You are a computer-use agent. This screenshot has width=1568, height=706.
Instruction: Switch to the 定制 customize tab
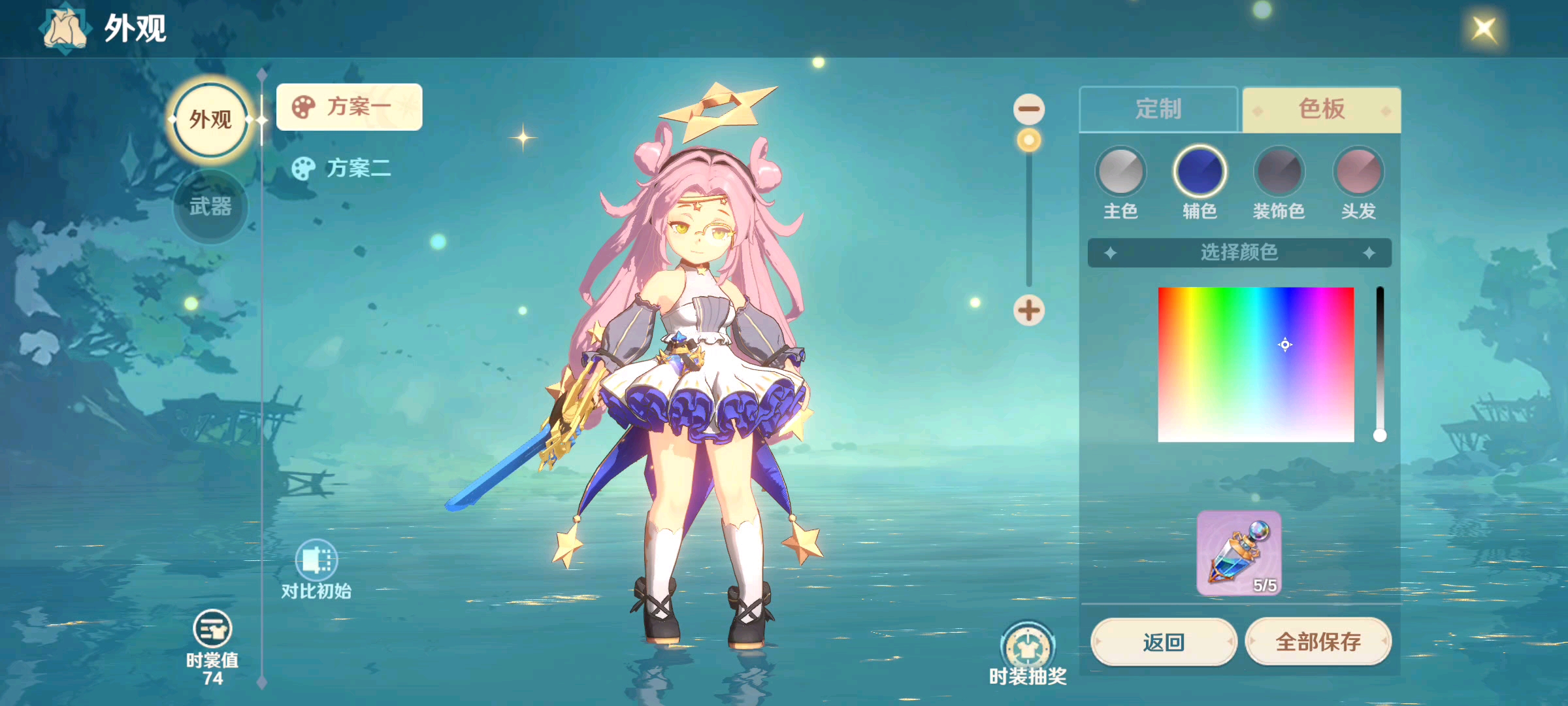(x=1158, y=109)
